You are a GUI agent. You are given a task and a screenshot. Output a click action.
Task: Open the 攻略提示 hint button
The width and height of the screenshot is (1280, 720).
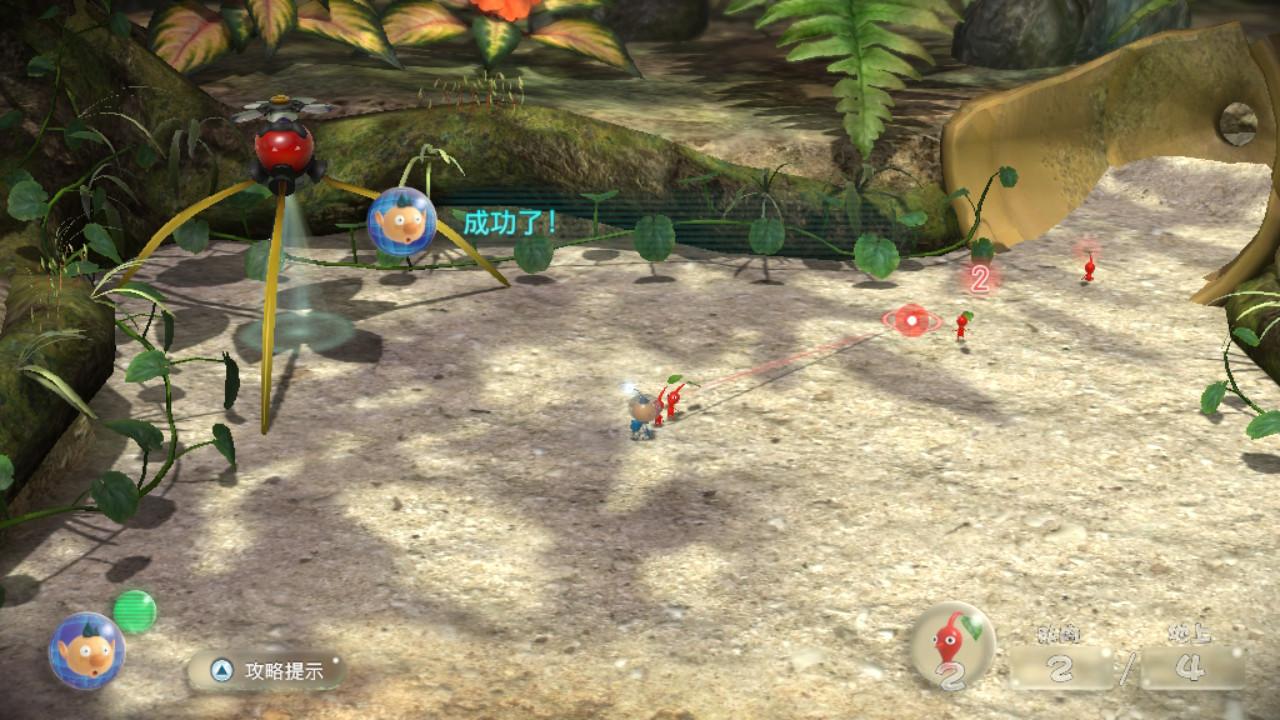pyautogui.click(x=266, y=670)
